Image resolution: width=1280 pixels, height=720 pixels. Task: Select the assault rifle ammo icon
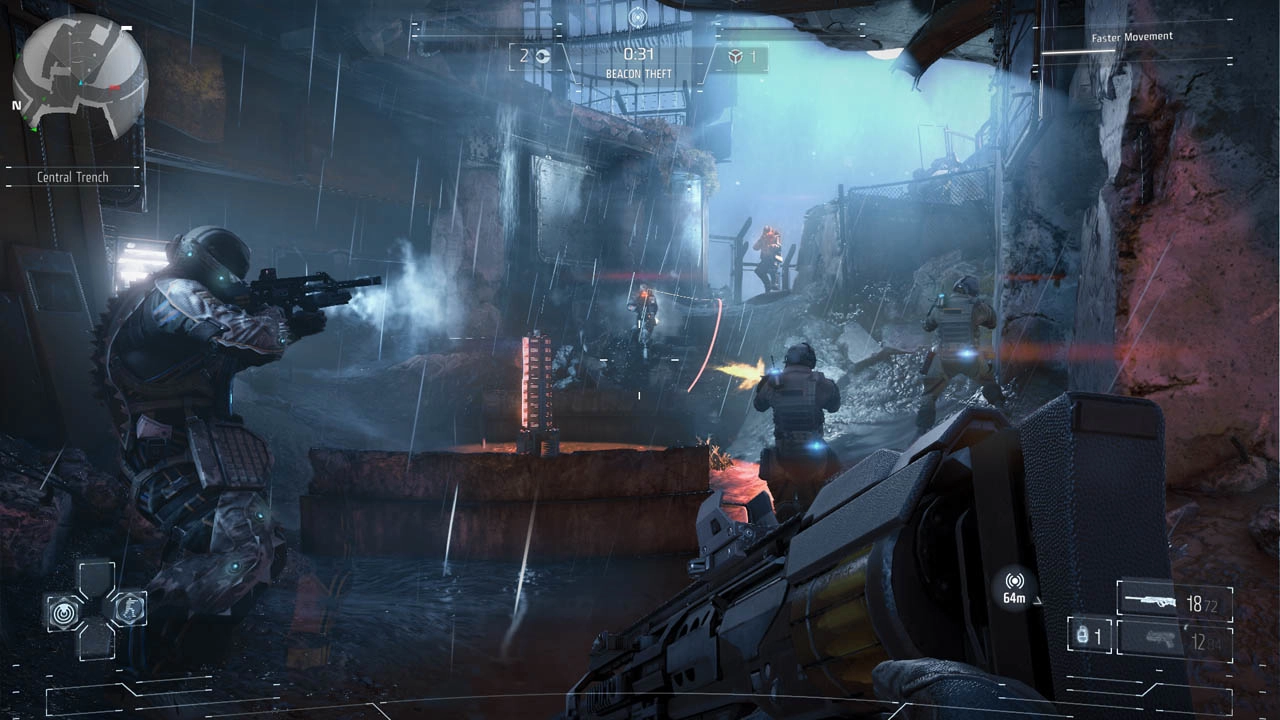point(1151,601)
